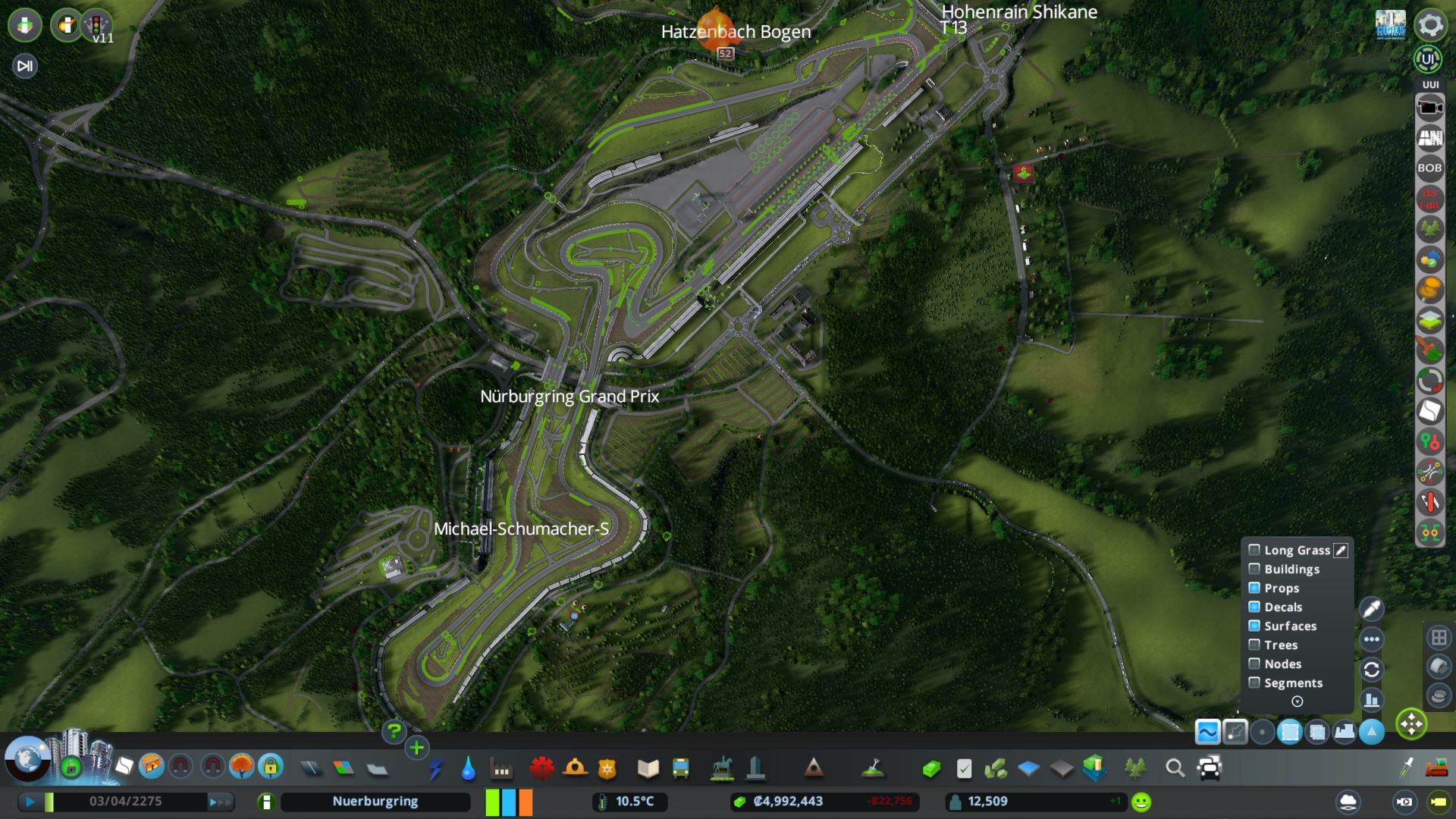Open the Education book icon

647,768
